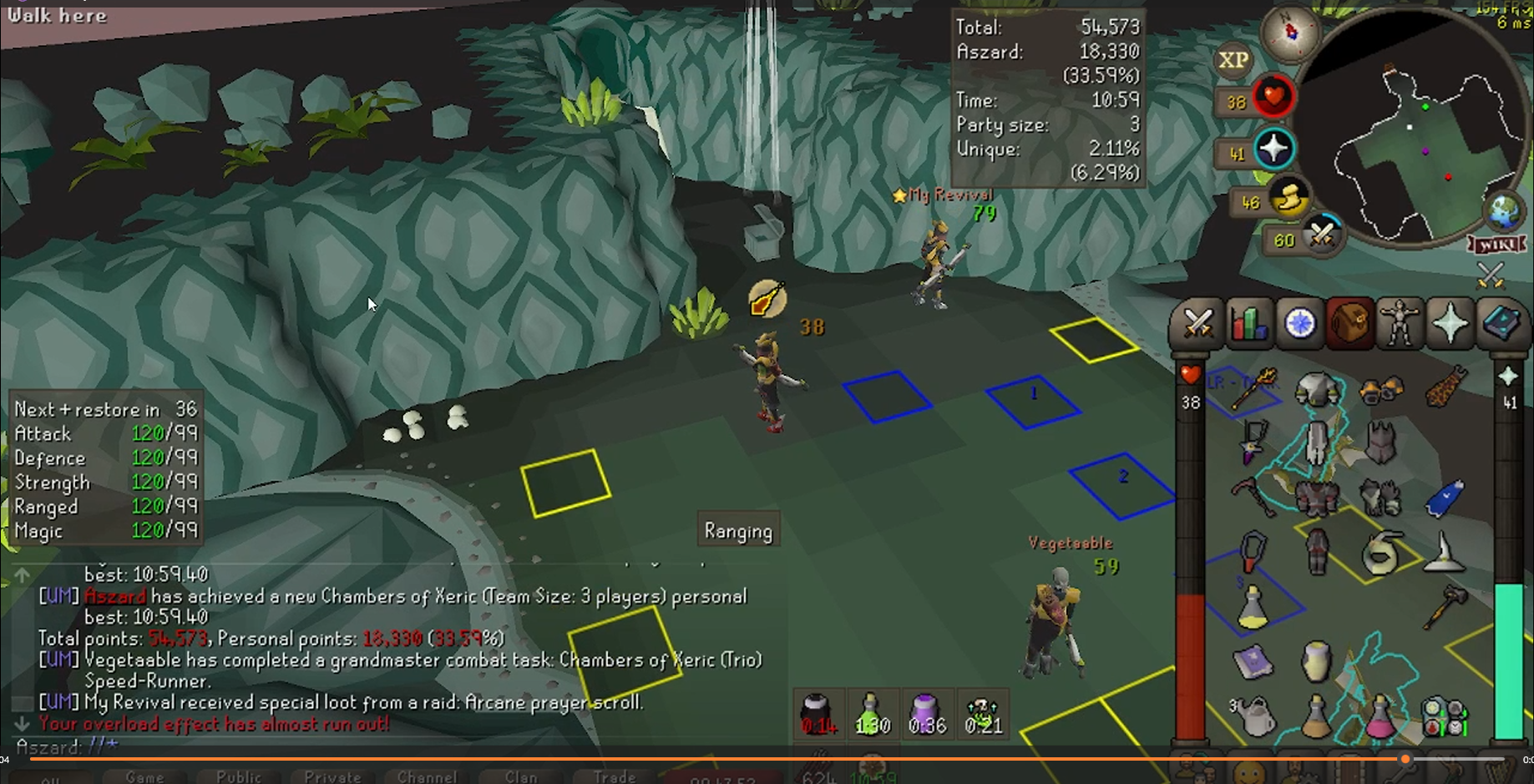Select the Inventory backpack tab
1534x784 pixels.
click(x=1350, y=323)
